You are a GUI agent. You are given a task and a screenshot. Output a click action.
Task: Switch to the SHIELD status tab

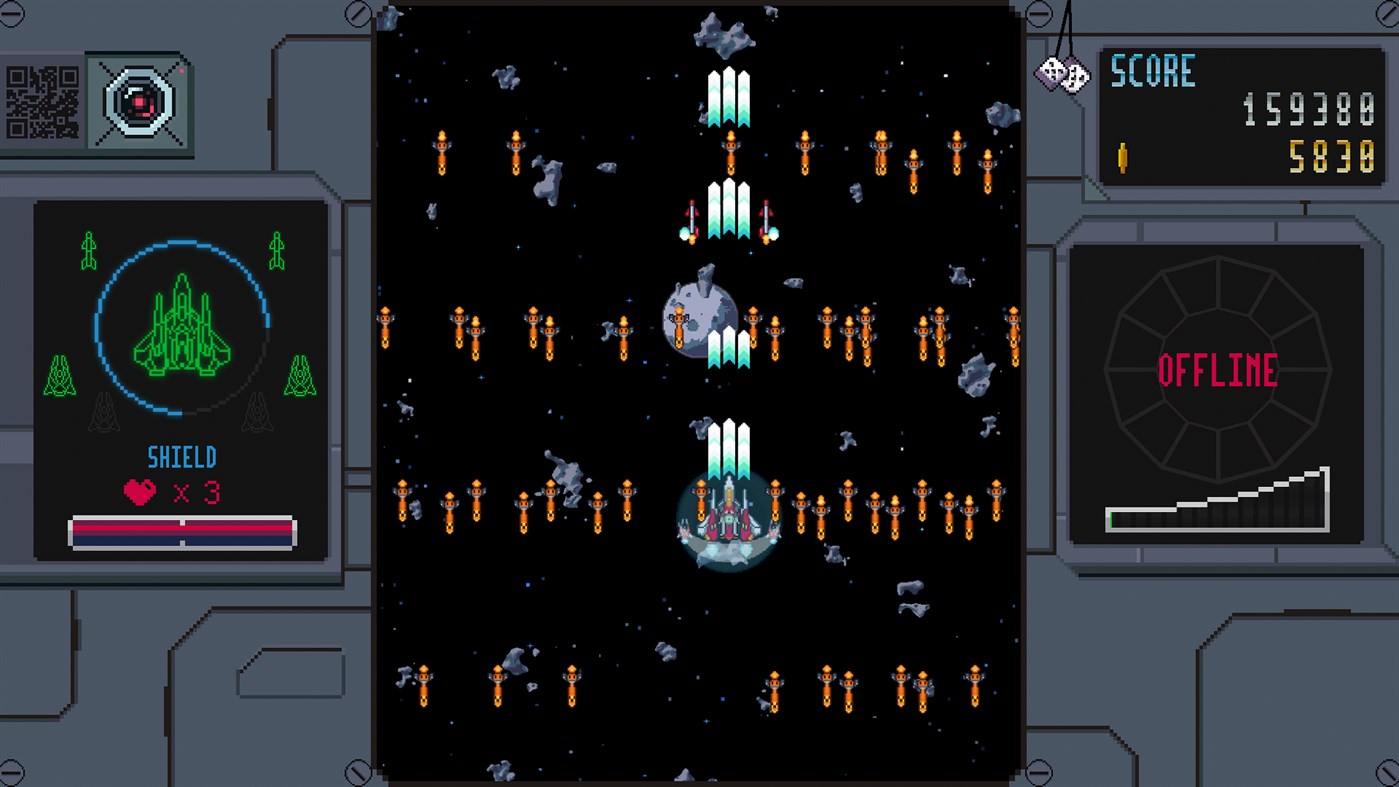coord(181,456)
